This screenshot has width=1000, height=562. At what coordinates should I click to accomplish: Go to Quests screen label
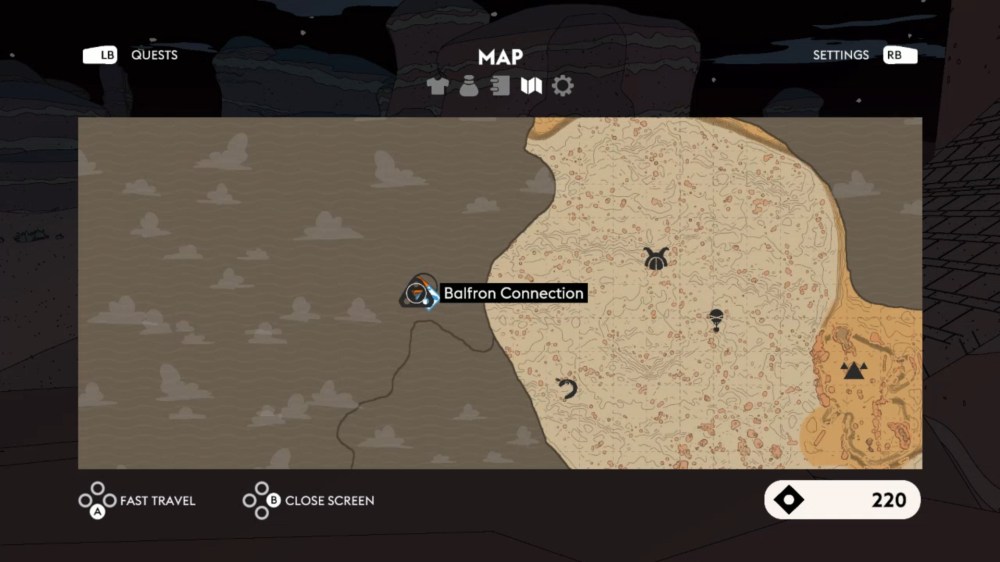pyautogui.click(x=154, y=55)
